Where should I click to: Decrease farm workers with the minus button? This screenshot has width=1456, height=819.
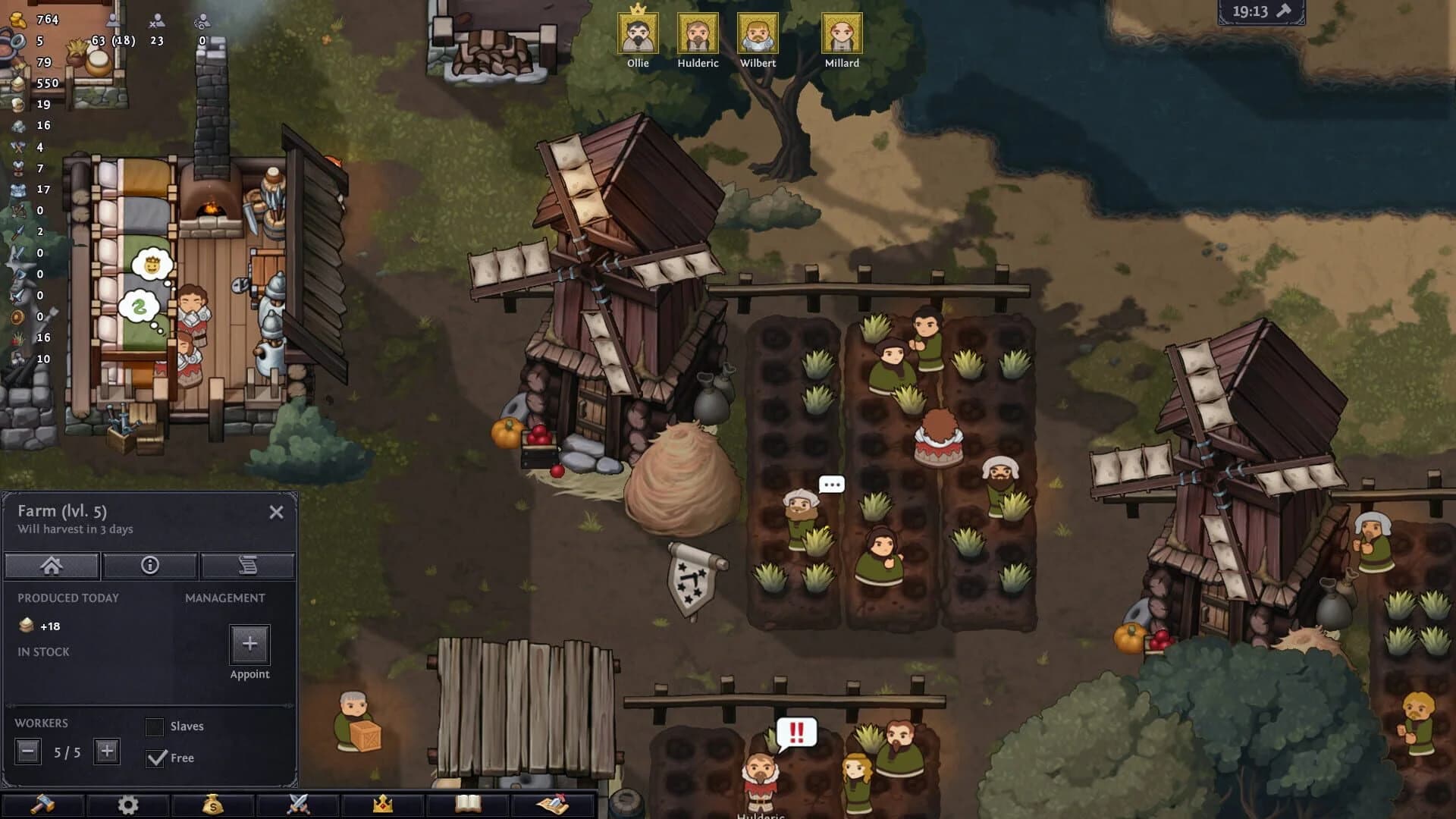click(27, 752)
